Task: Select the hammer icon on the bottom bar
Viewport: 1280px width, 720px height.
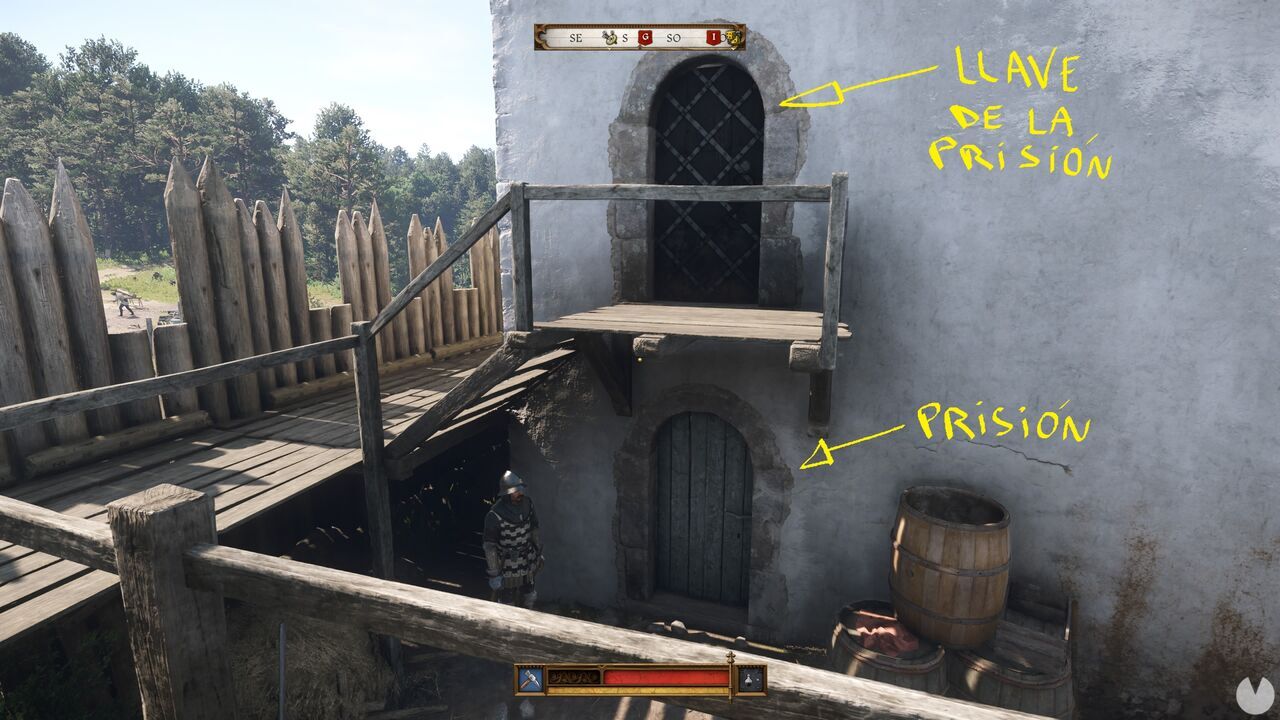Action: tap(530, 677)
